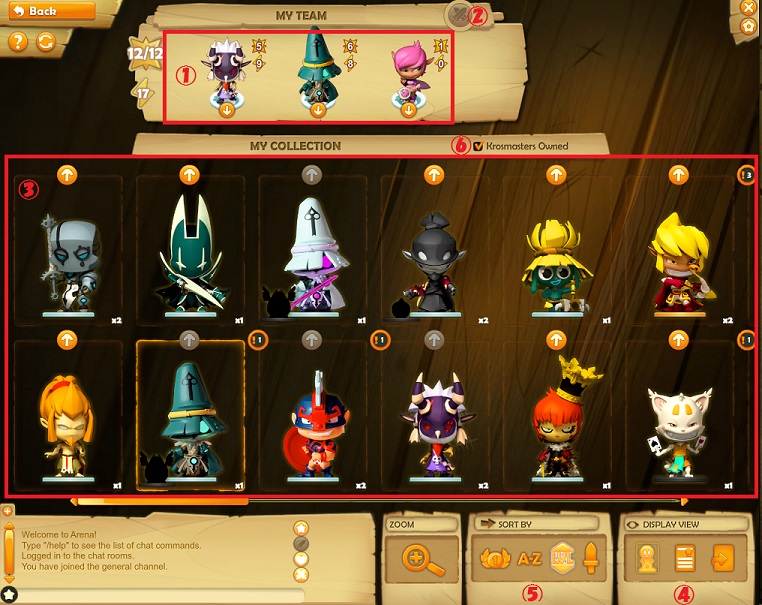Choose the arrow-card display view option
This screenshot has width=762, height=605.
tap(720, 559)
